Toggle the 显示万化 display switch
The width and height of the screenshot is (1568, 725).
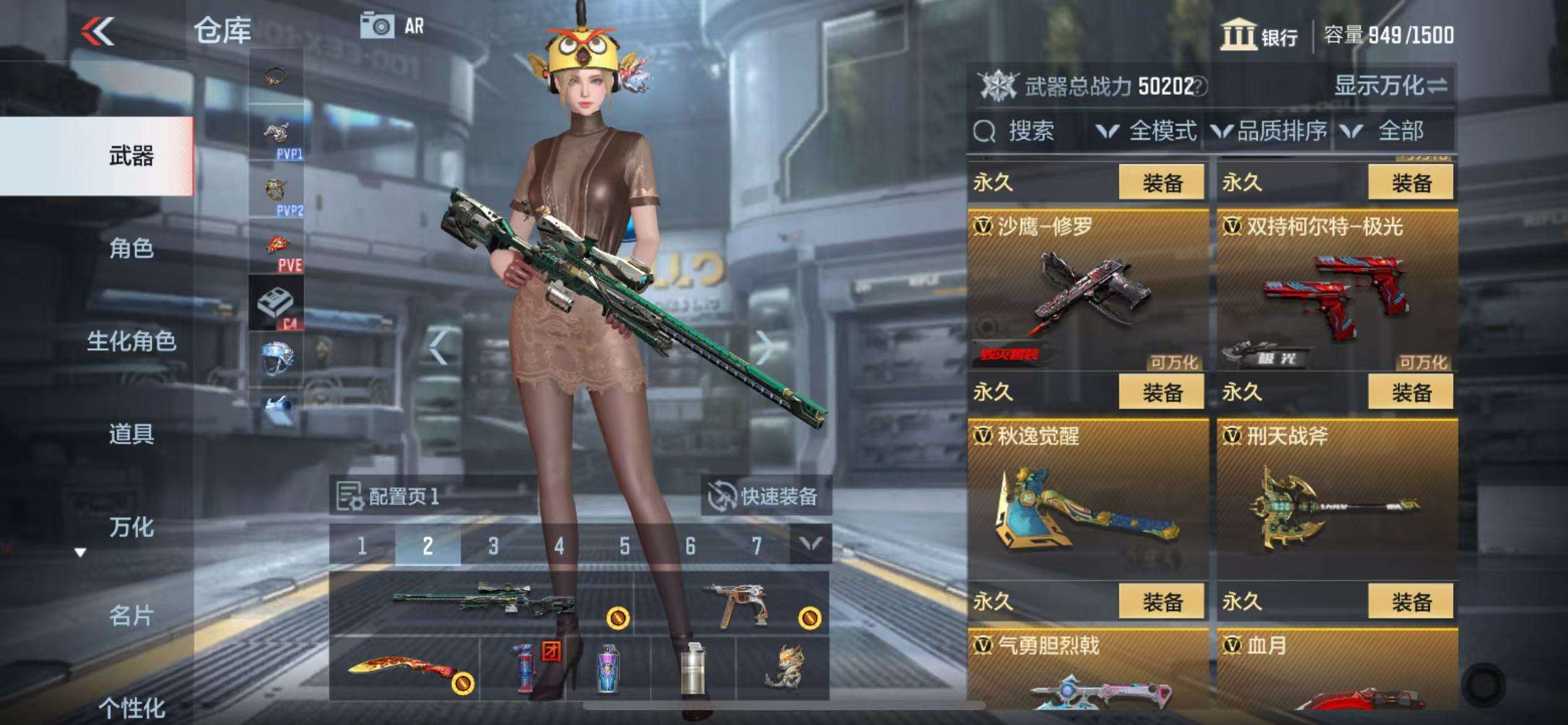point(1390,86)
